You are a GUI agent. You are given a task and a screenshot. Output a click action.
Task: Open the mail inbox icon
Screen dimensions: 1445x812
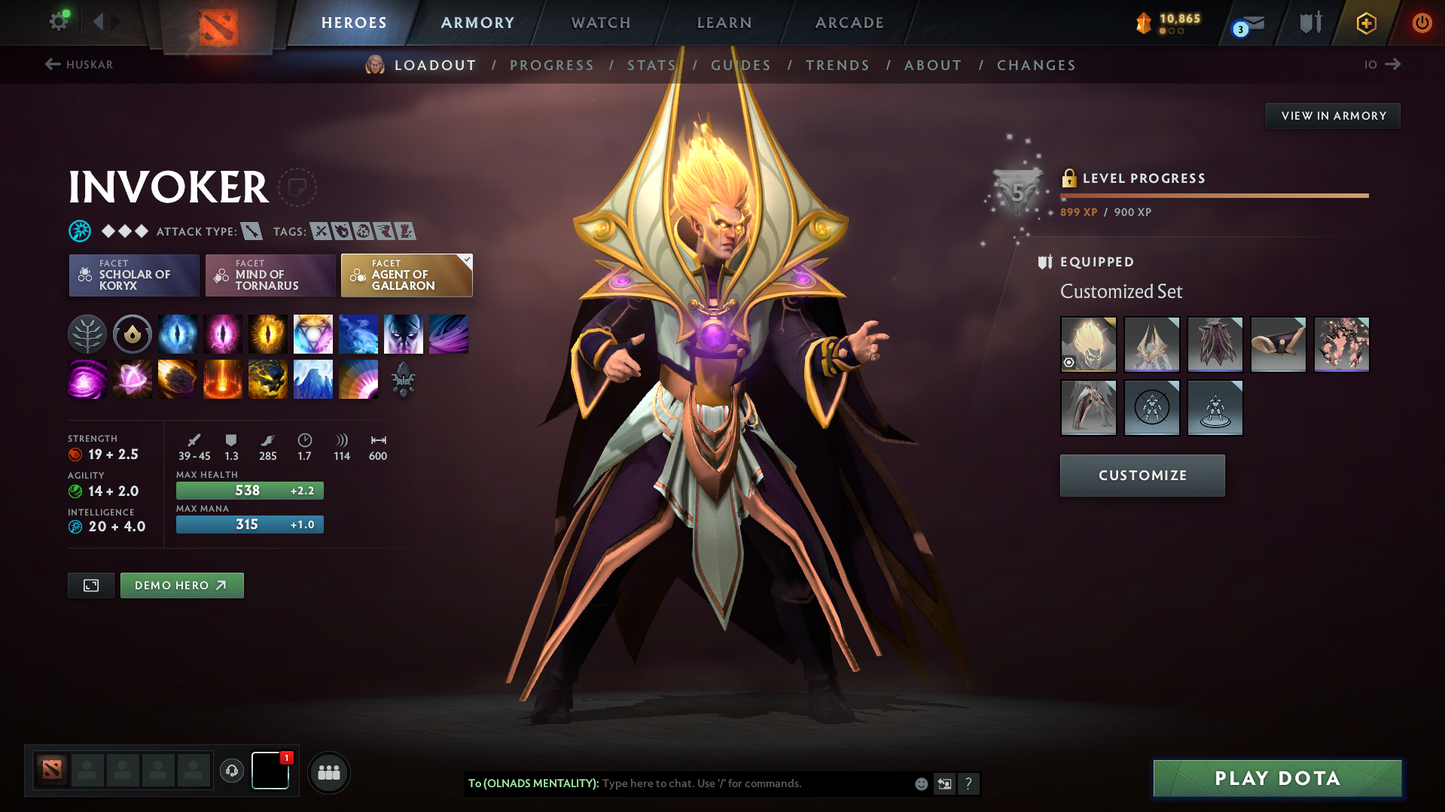[x=1250, y=23]
